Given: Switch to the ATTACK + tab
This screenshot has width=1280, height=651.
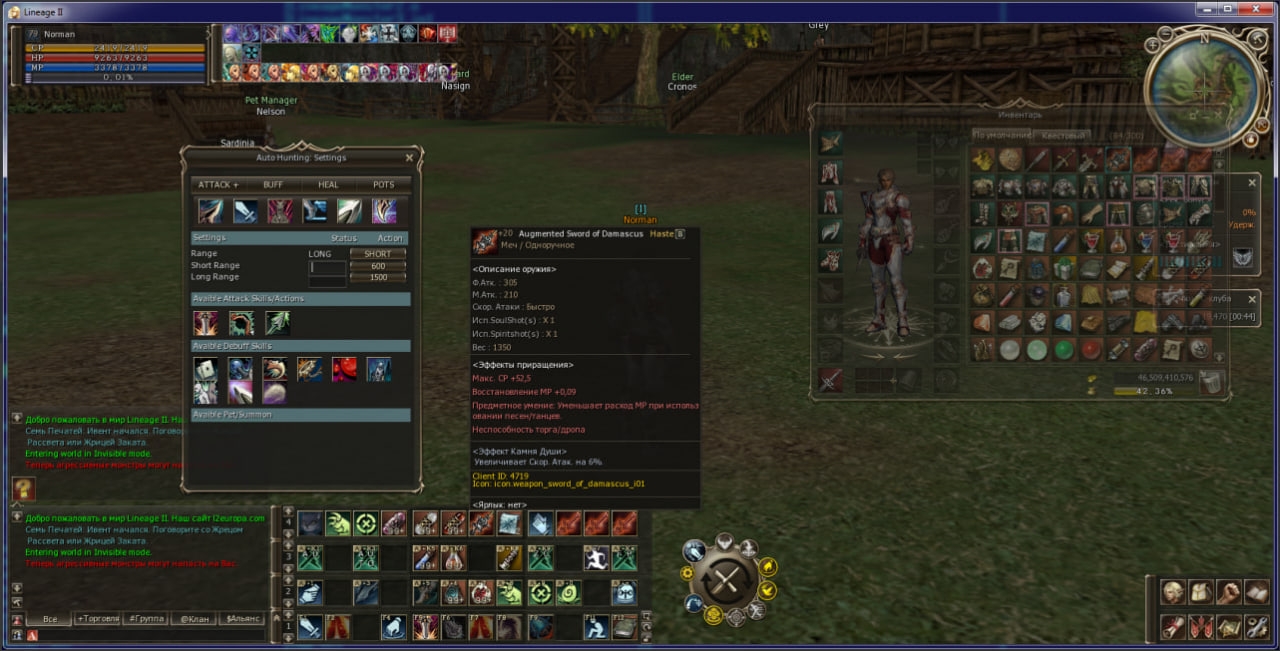Looking at the screenshot, I should (x=218, y=185).
